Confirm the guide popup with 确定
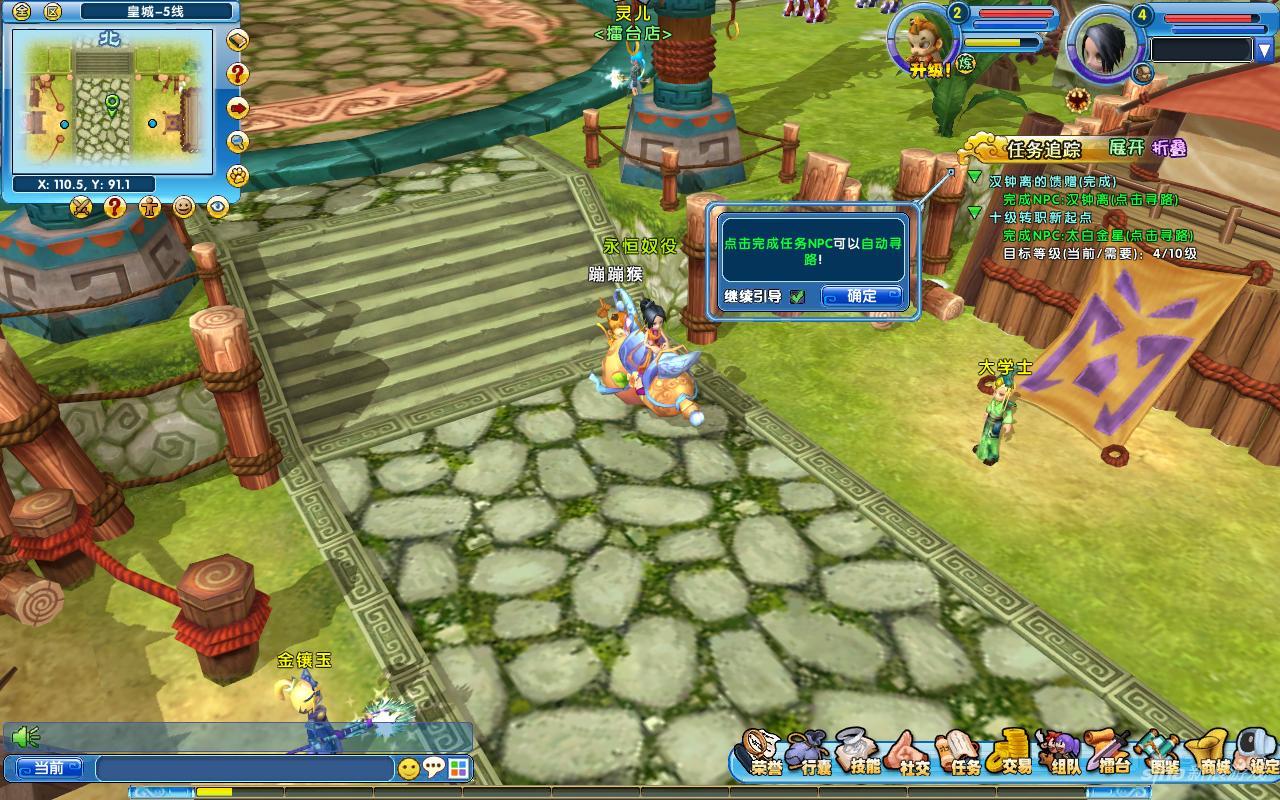1280x800 pixels. click(x=861, y=296)
